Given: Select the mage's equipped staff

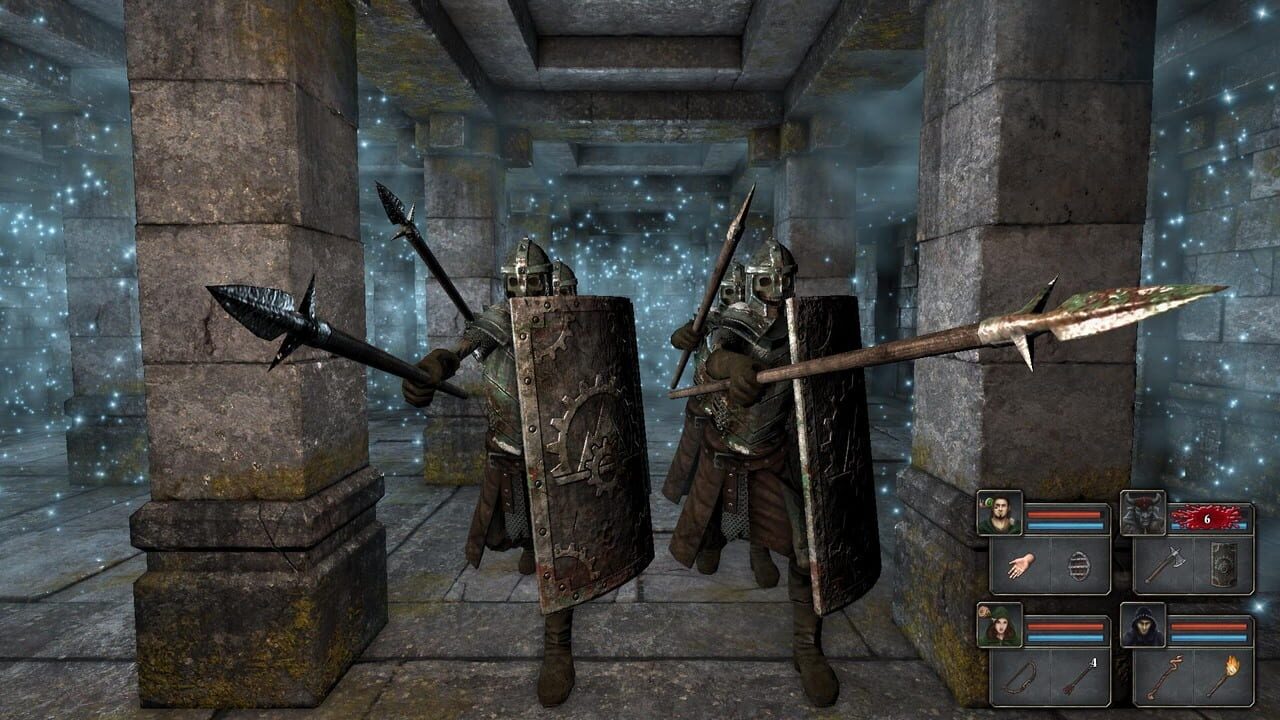Looking at the screenshot, I should click(1163, 677).
